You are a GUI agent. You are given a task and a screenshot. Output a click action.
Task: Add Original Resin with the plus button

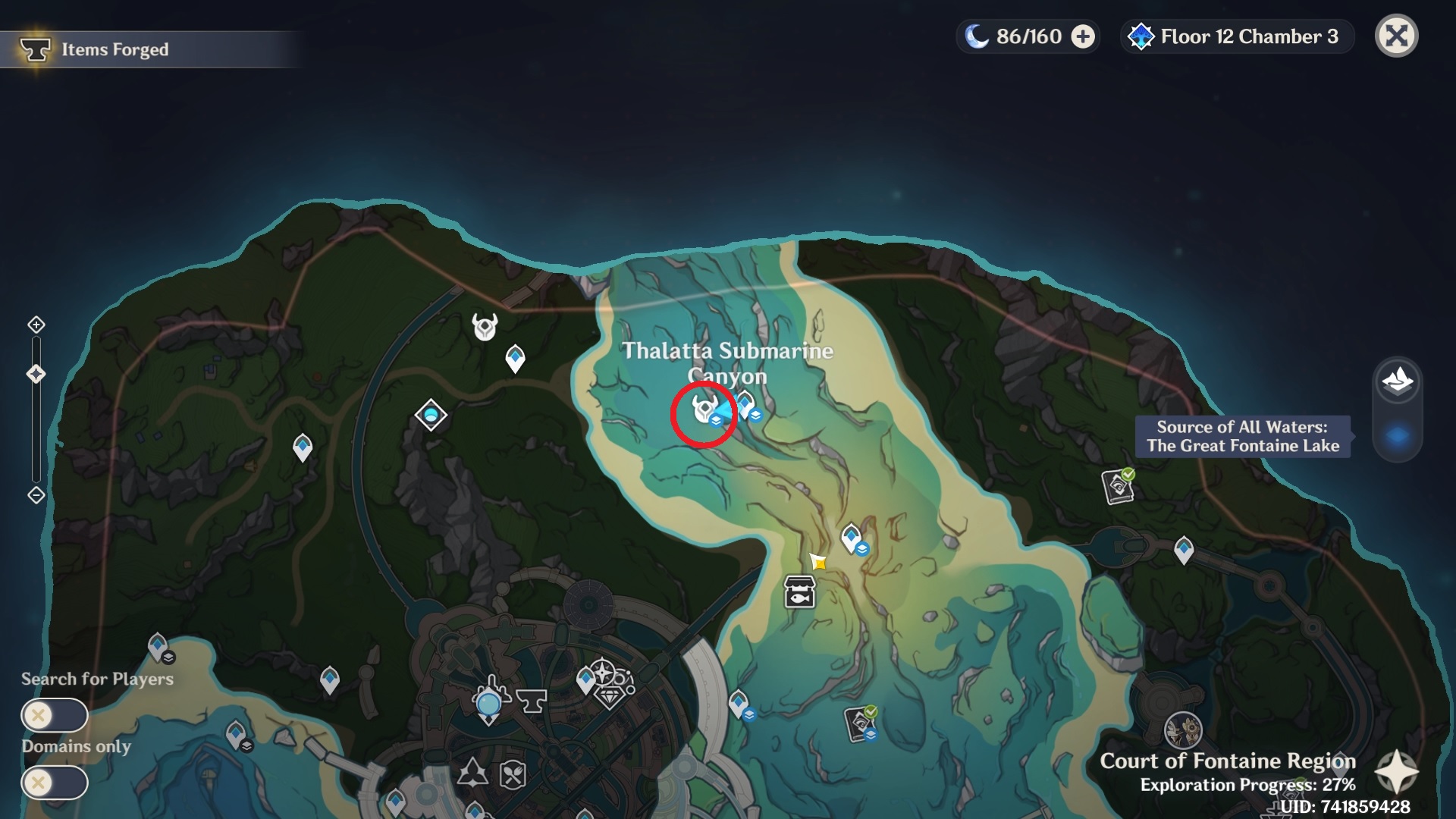pos(1083,36)
